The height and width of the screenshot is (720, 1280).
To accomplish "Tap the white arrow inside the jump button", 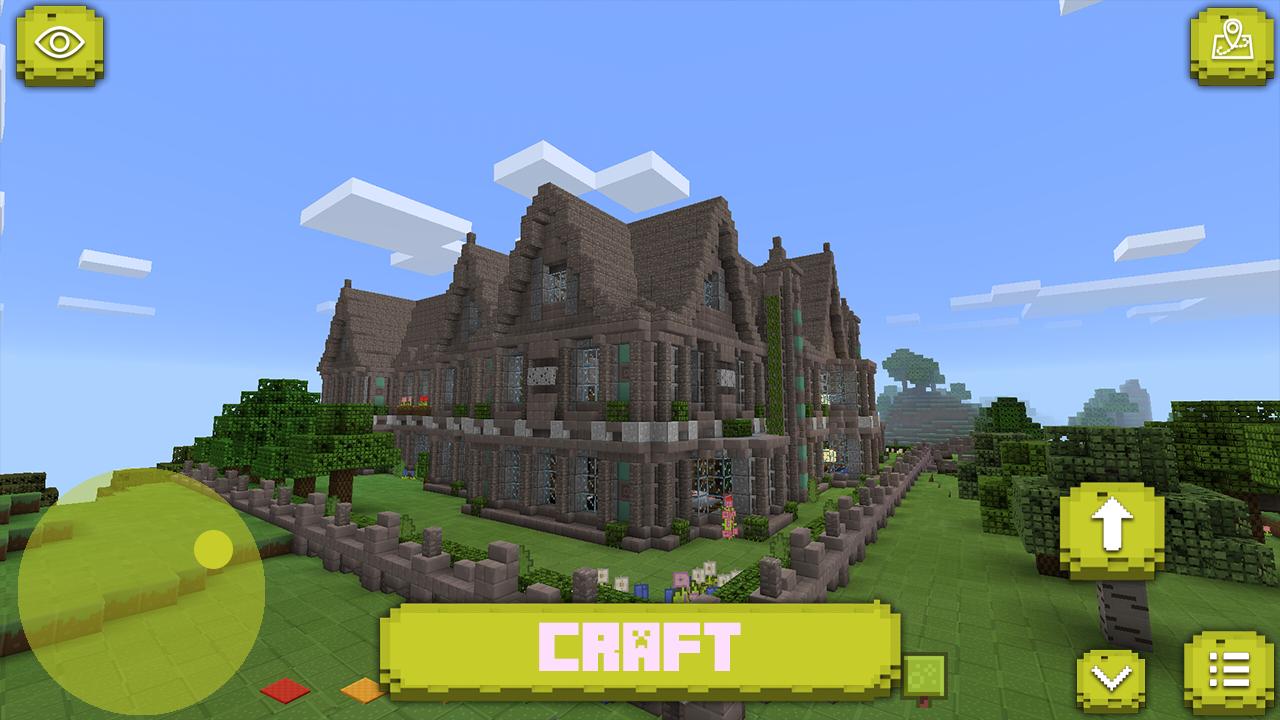I will pos(1113,525).
